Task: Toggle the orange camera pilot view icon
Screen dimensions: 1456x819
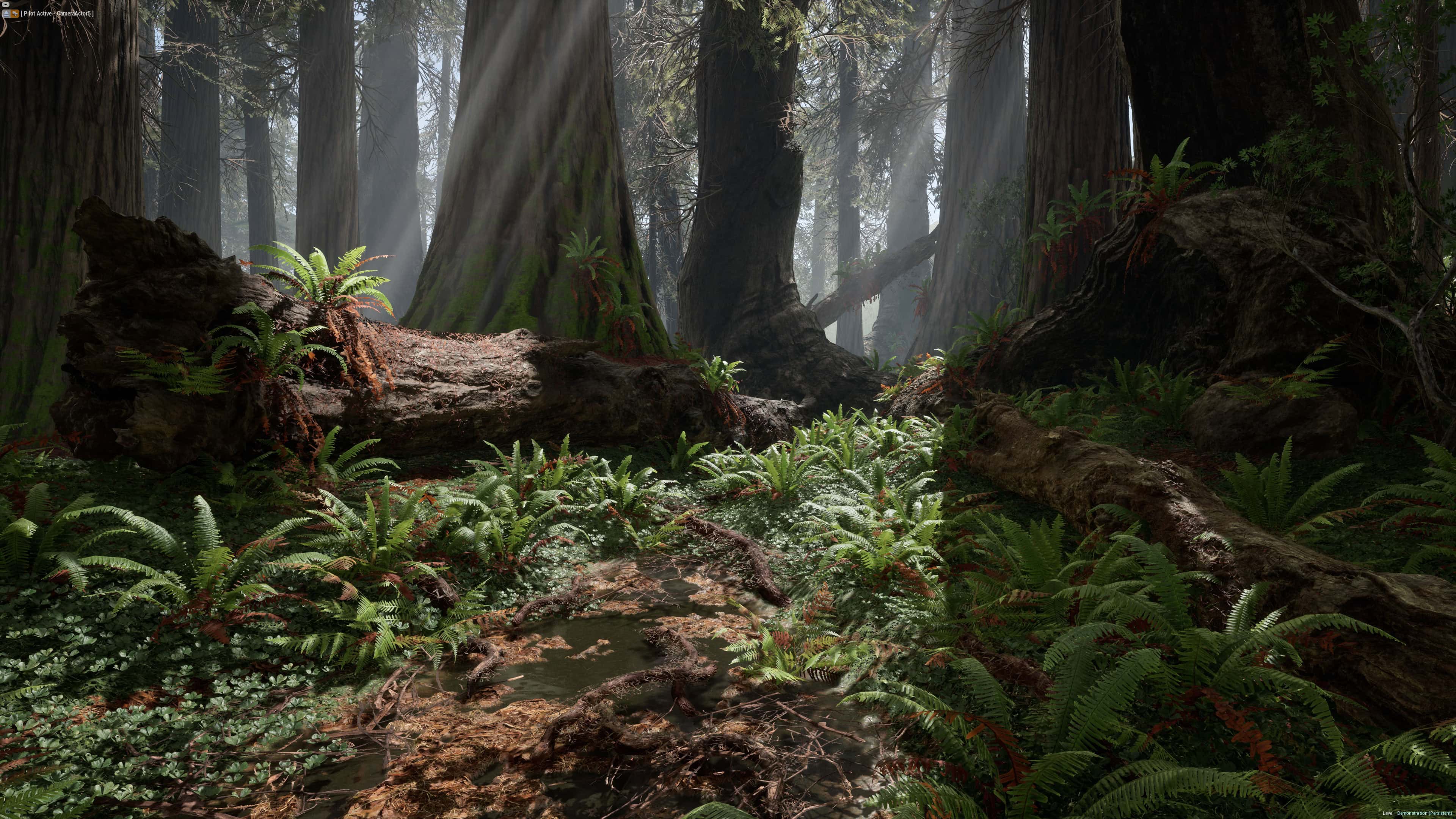Action: click(15, 14)
